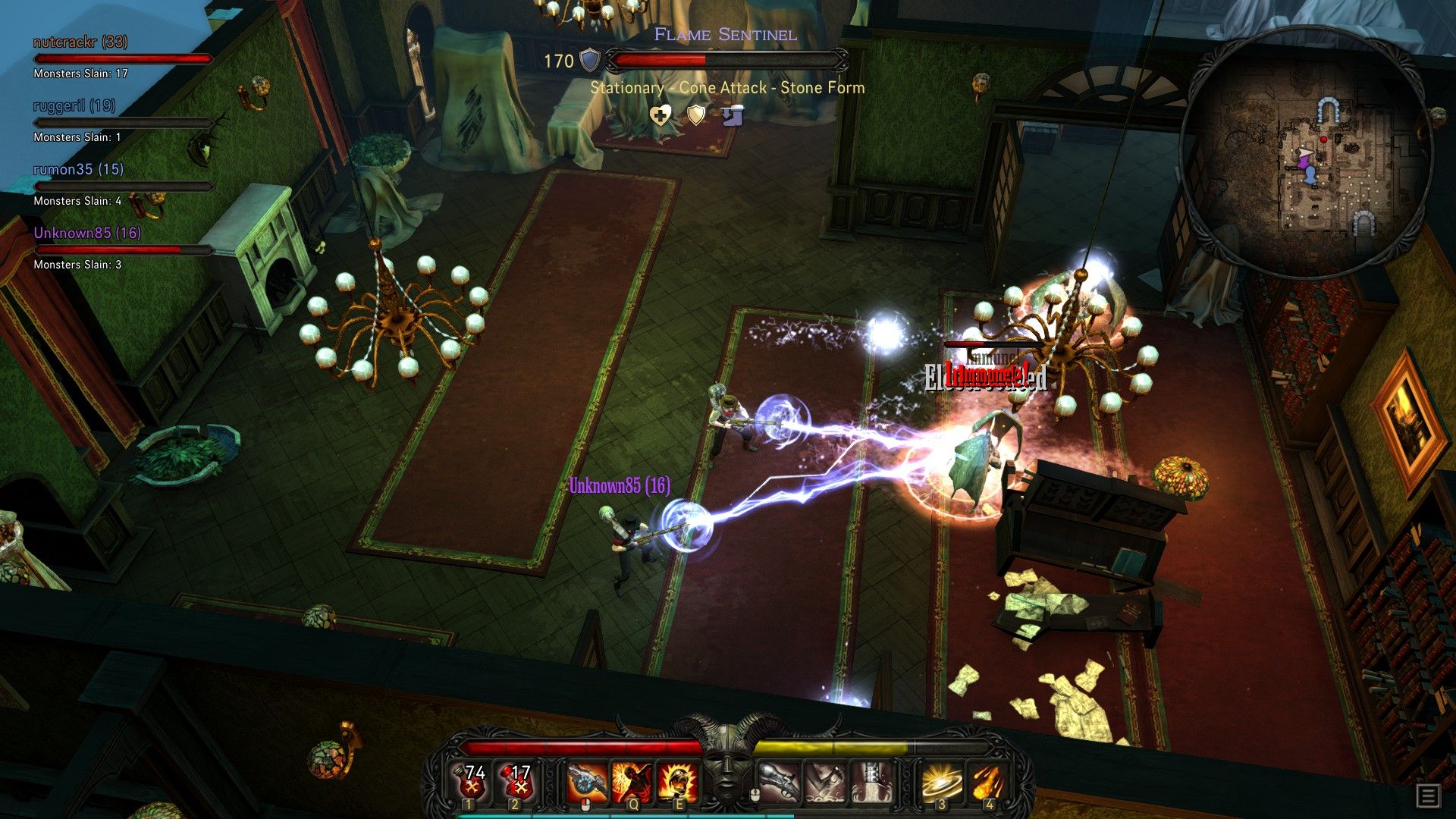Choose the stone pillar skill icon

click(872, 783)
